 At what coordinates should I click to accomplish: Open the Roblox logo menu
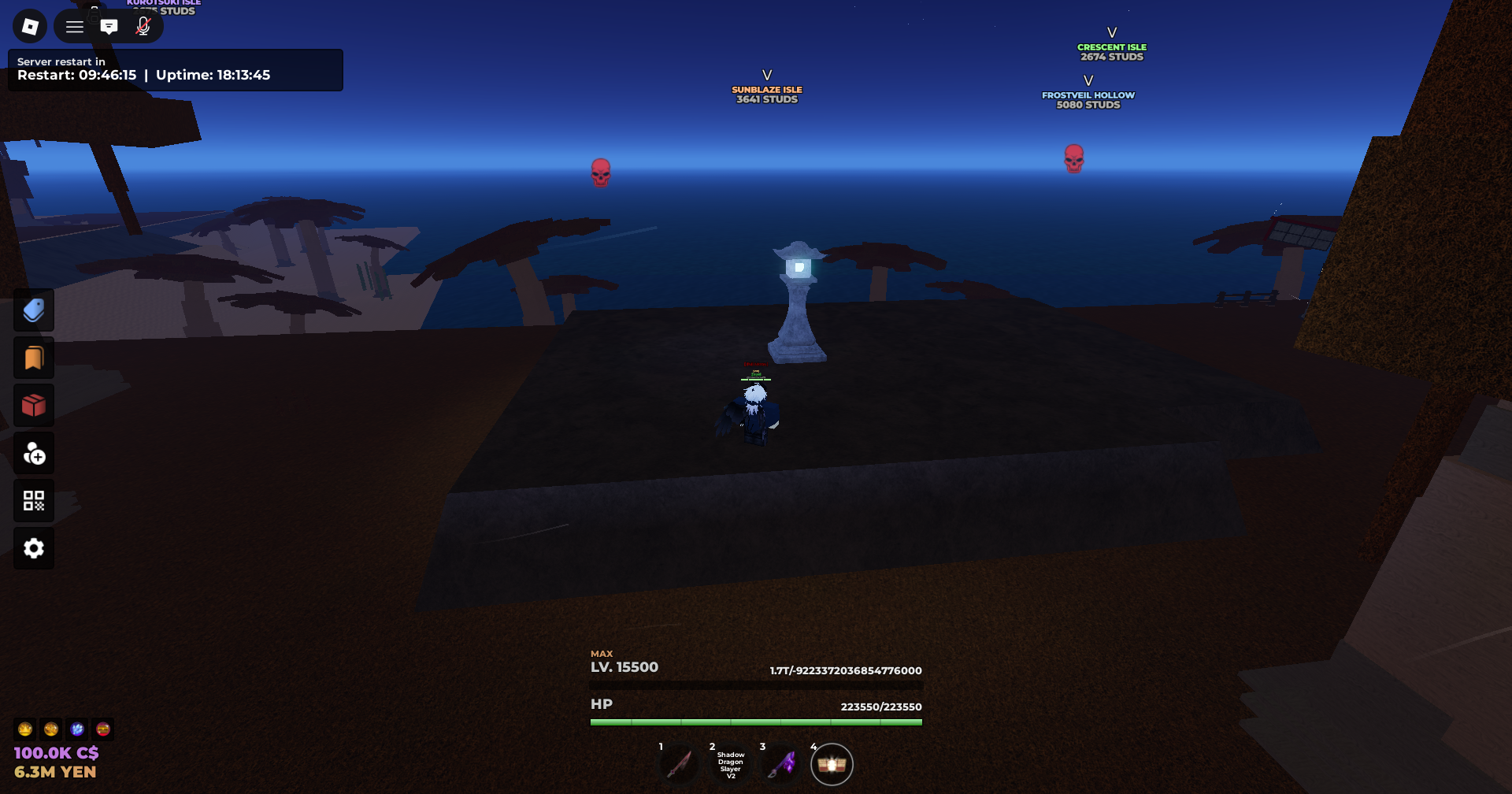(x=30, y=27)
